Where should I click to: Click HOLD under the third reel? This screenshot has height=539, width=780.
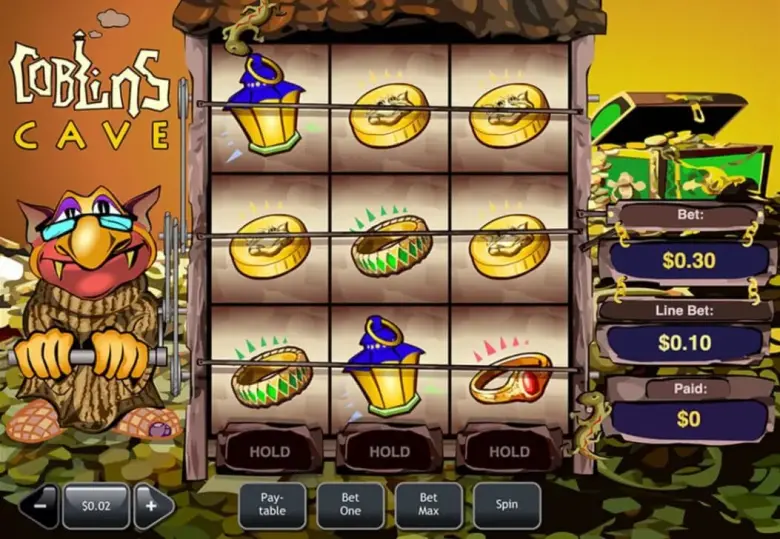pos(509,451)
